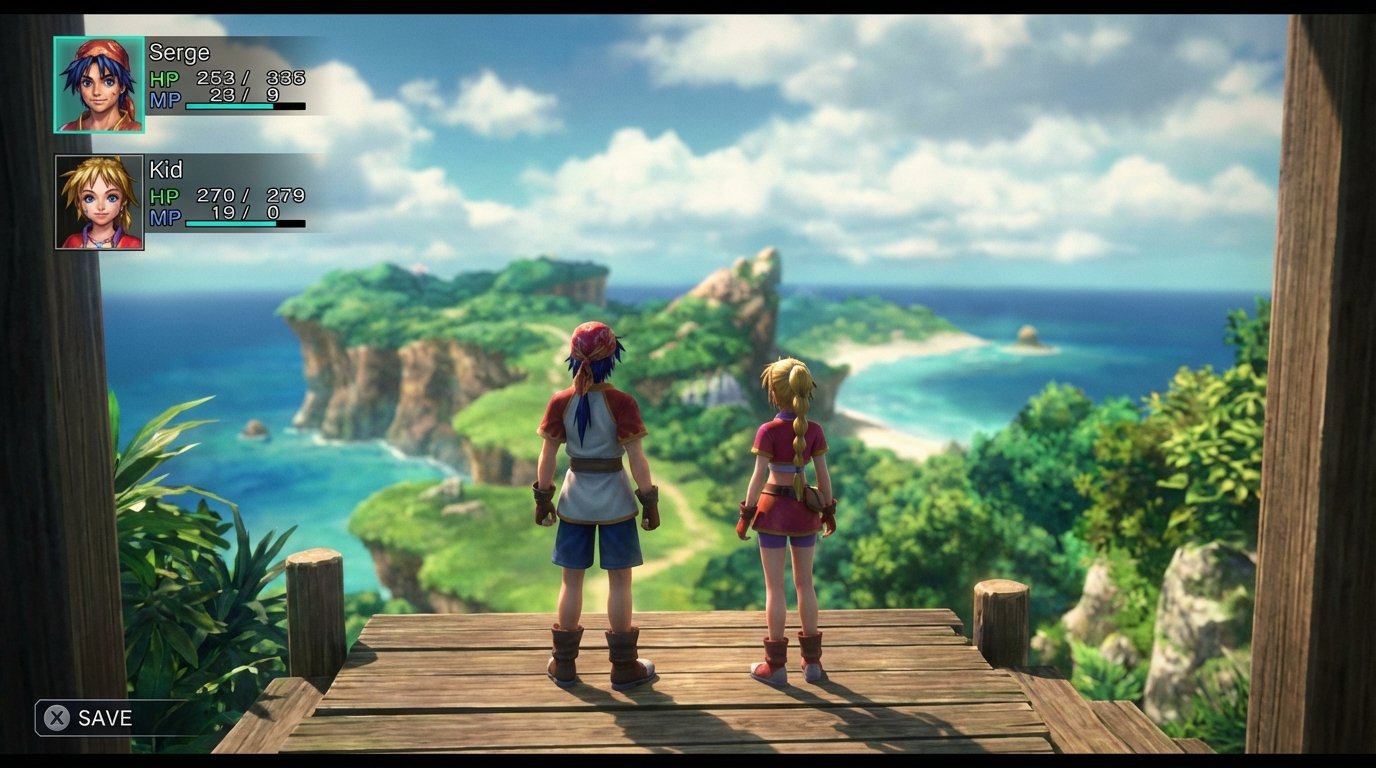Click the Serge name label
The width and height of the screenshot is (1376, 768).
181,52
